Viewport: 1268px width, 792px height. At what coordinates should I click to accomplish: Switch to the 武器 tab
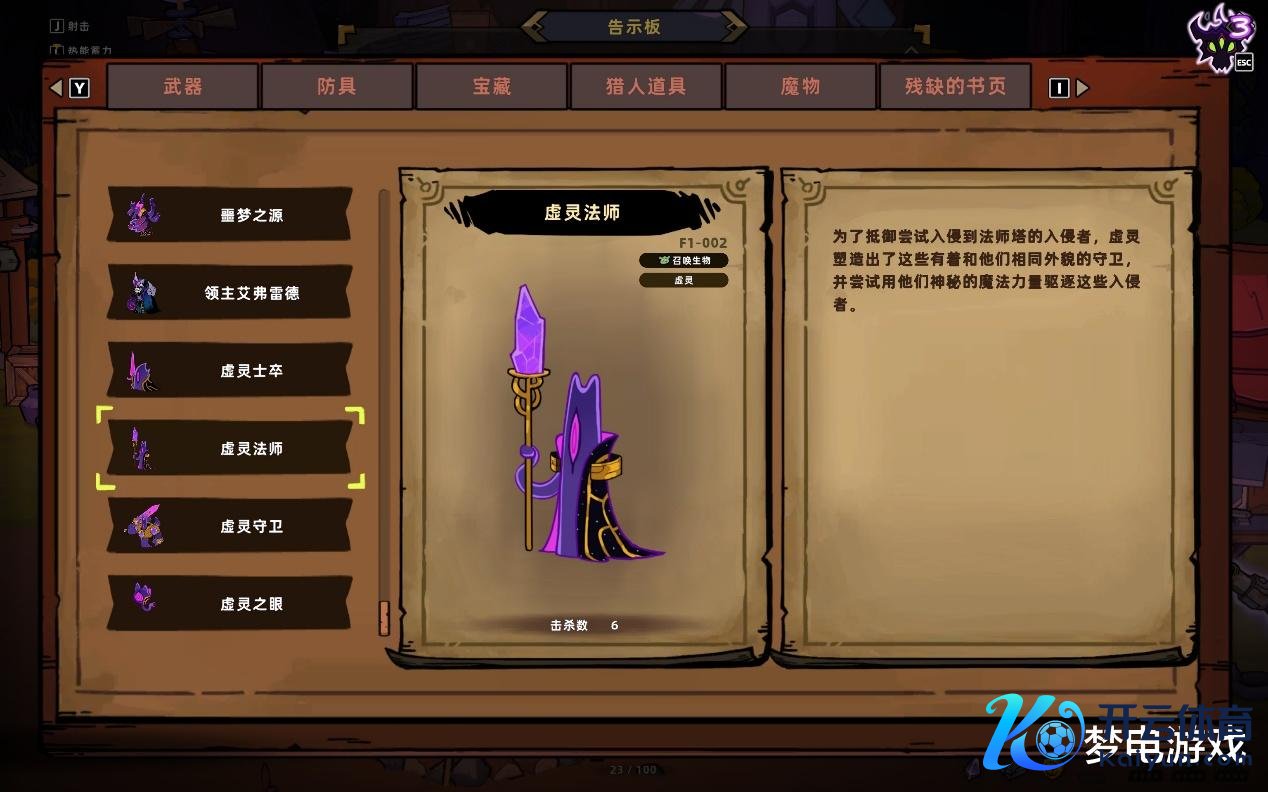point(183,87)
